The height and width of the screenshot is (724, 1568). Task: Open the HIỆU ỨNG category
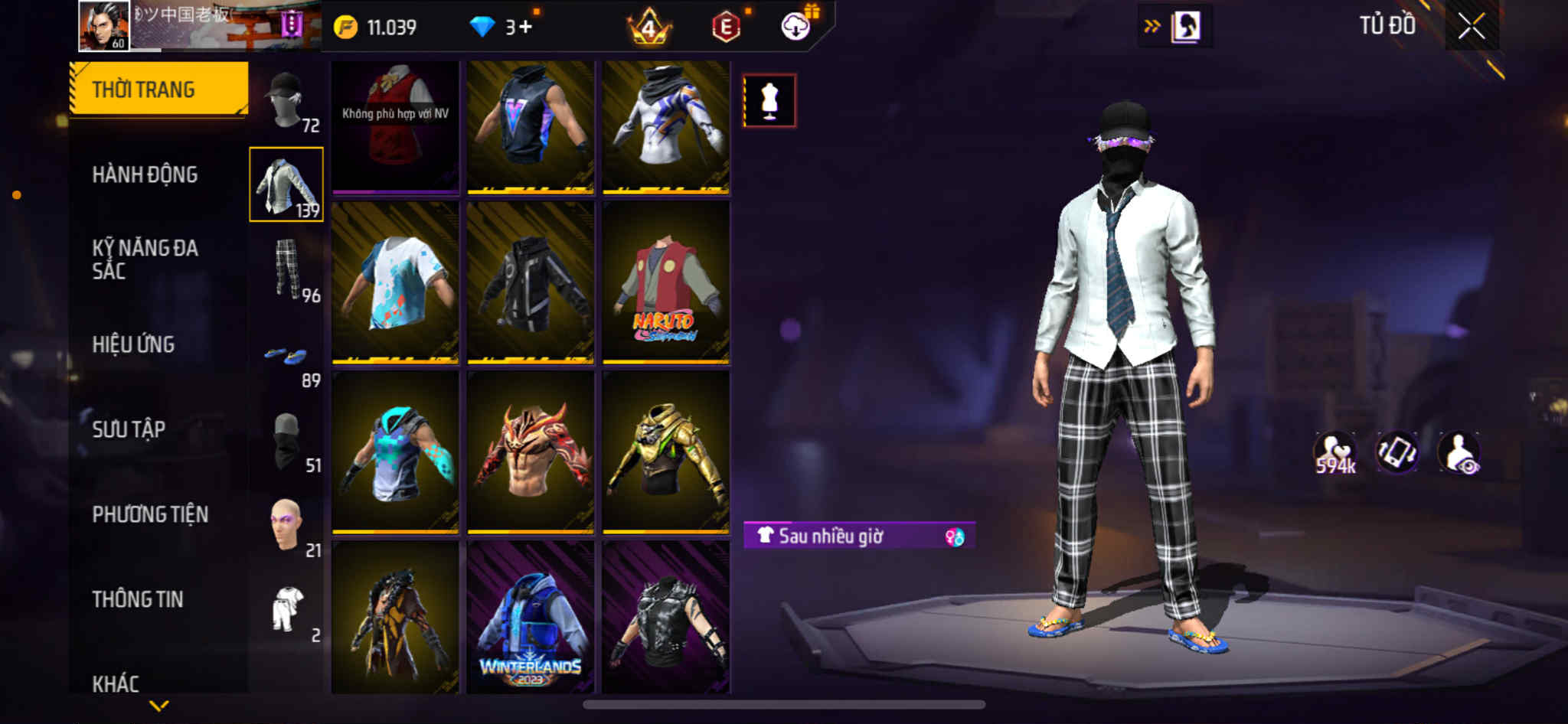click(133, 344)
